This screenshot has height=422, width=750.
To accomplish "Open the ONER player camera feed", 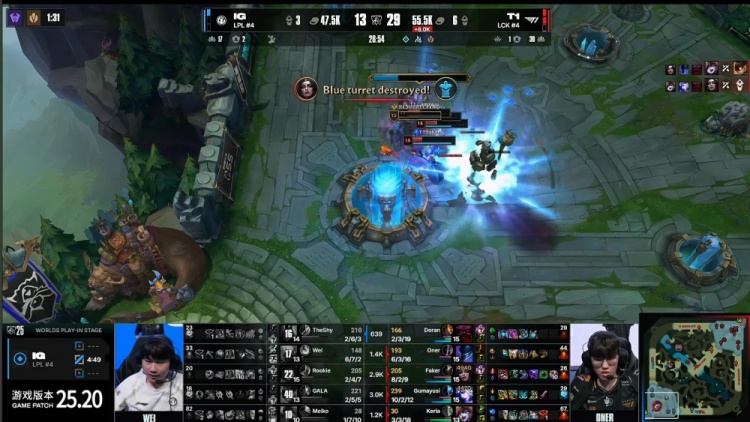I will pyautogui.click(x=604, y=367).
